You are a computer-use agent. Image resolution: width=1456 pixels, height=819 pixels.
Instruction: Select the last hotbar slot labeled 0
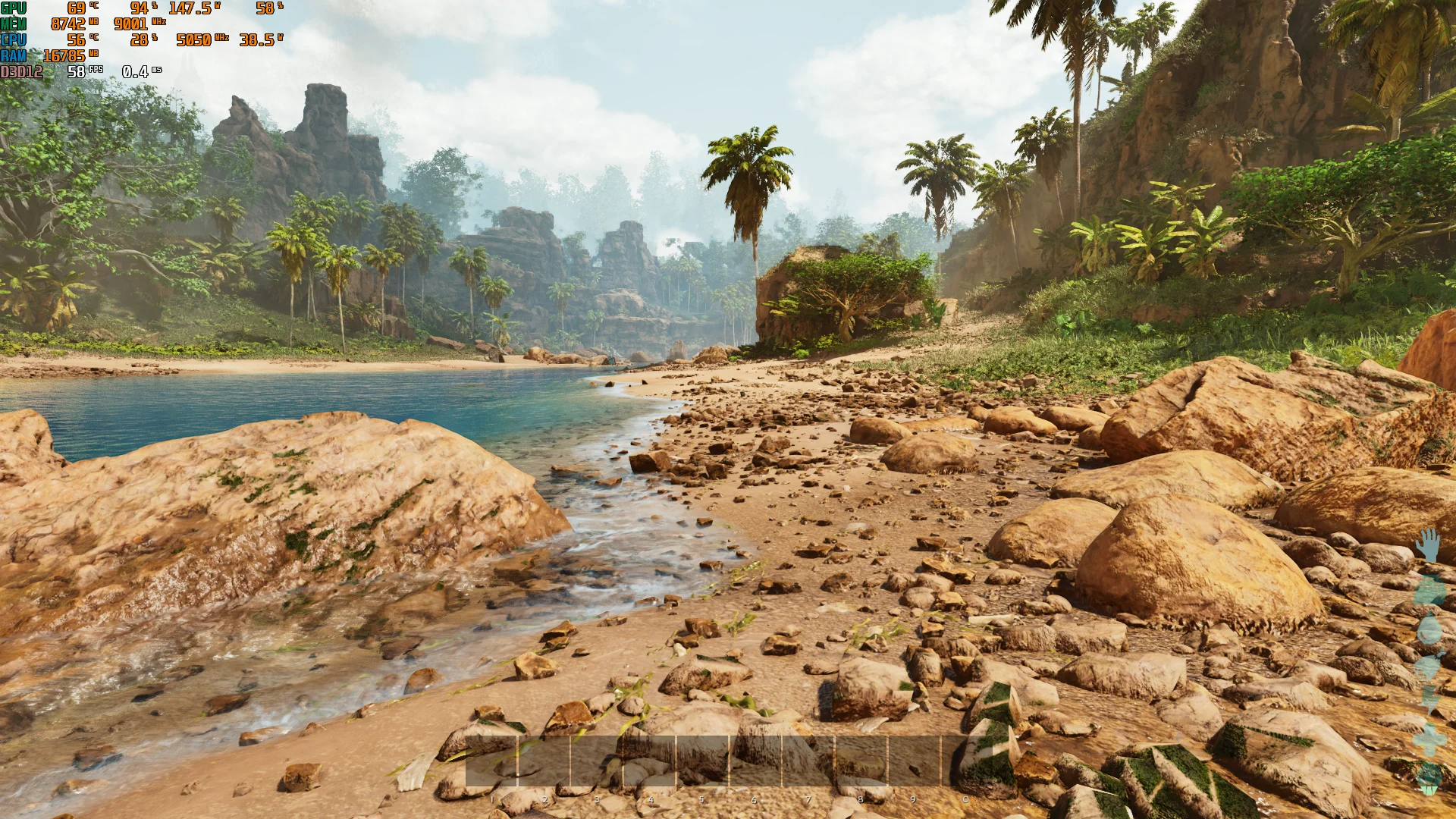click(966, 761)
